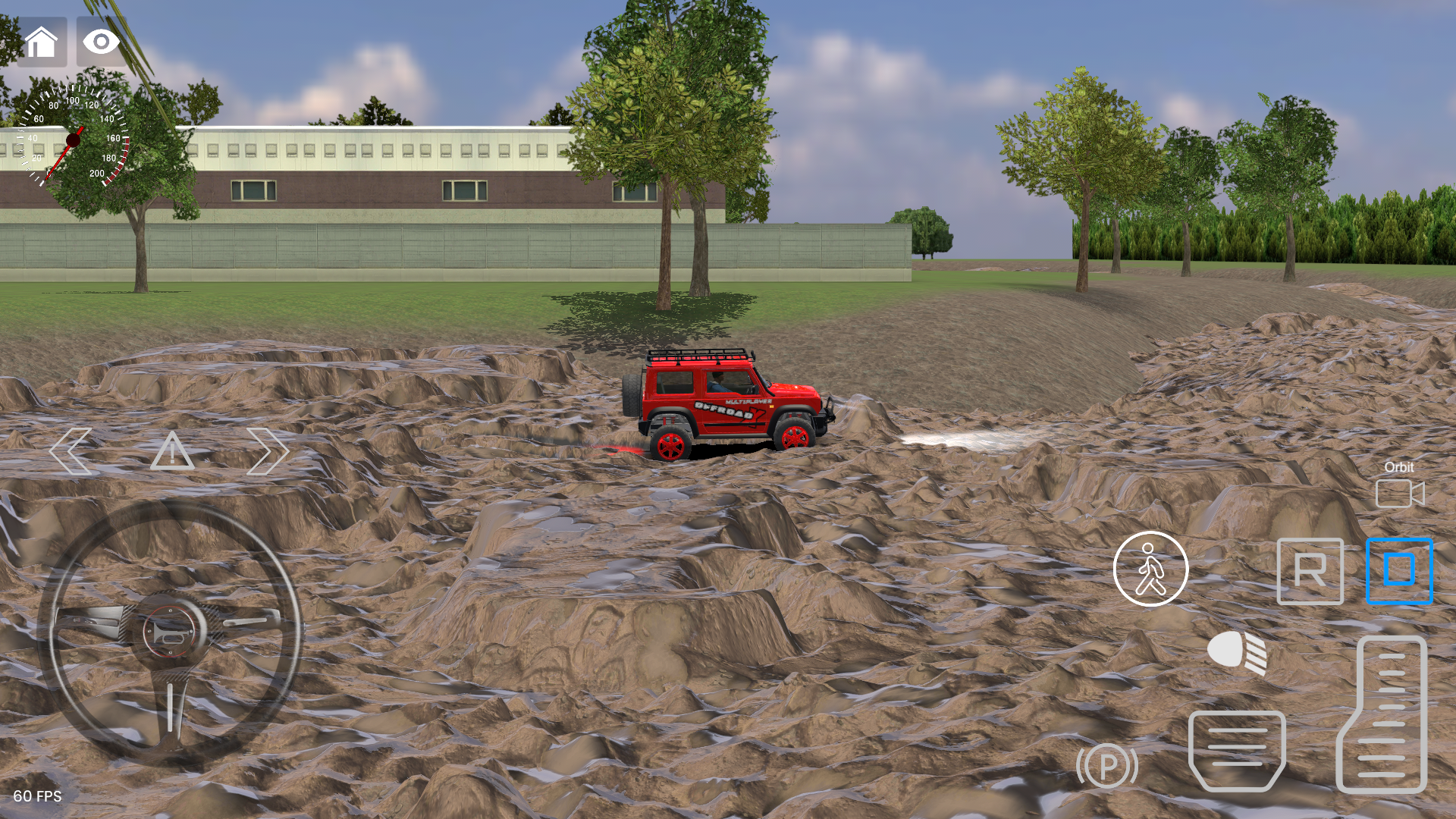This screenshot has width=1456, height=819.
Task: Select the Drive (D) gear
Action: (x=1399, y=571)
